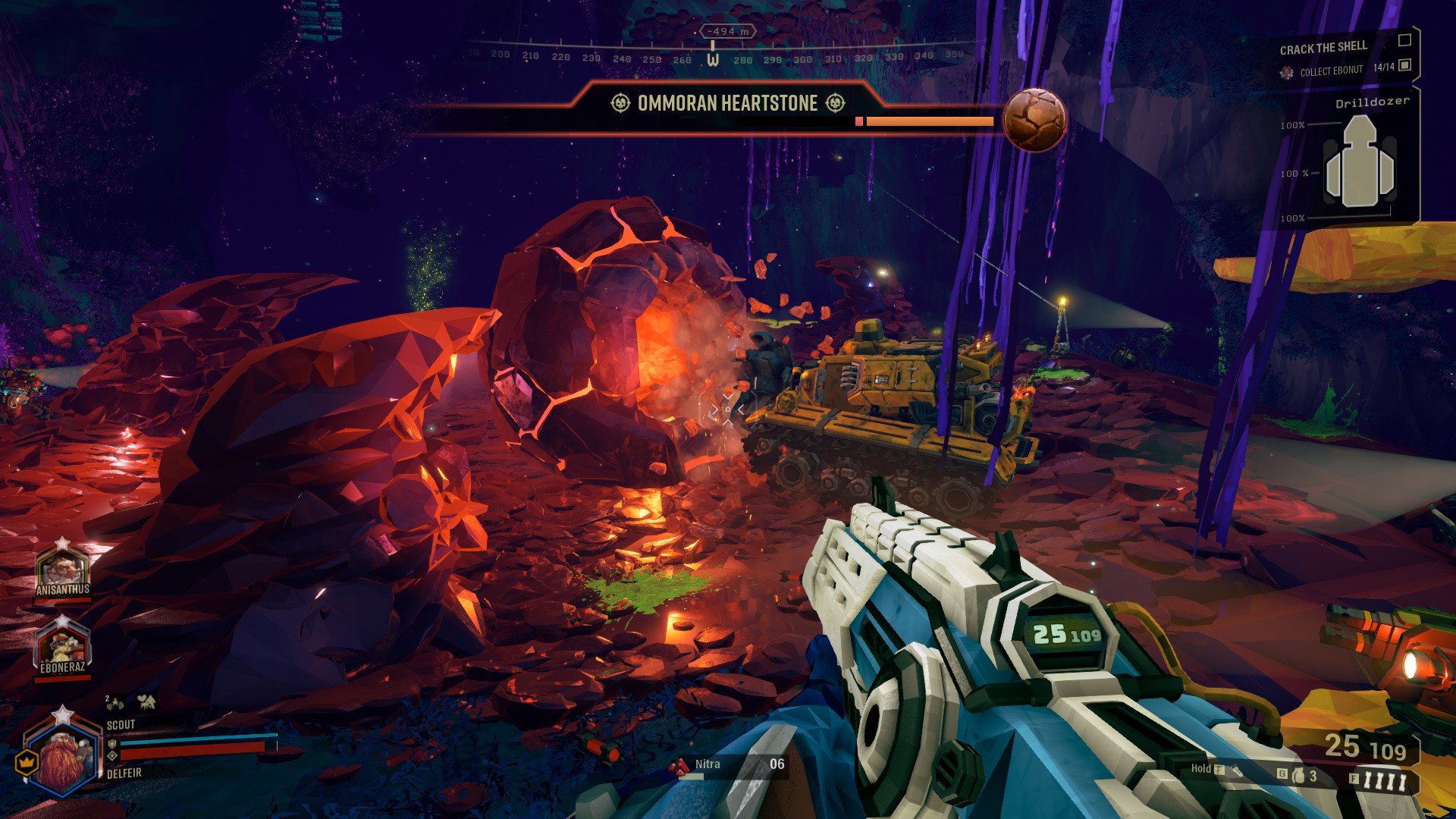This screenshot has height=819, width=1456.
Task: Click the Collect Ebonut secondary objective
Action: click(x=1331, y=71)
